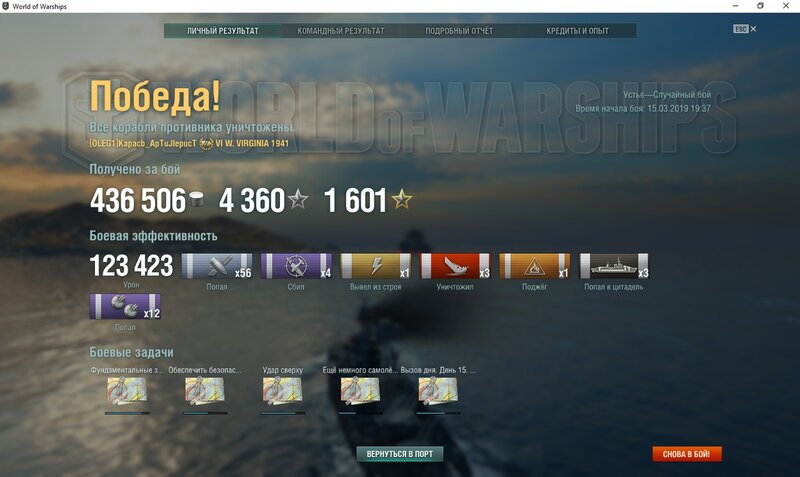Select the Личный результат tab
This screenshot has height=477, width=800.
coord(222,31)
